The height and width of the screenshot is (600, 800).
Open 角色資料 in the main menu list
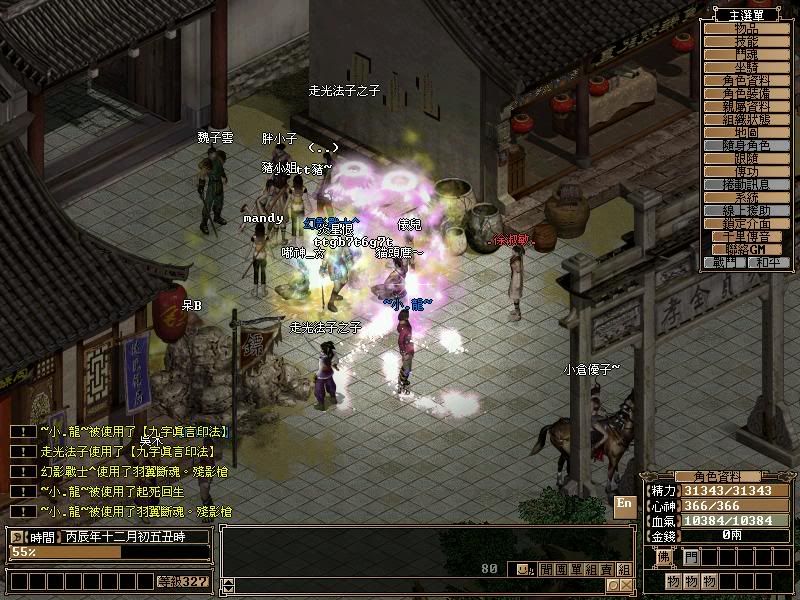coord(746,79)
